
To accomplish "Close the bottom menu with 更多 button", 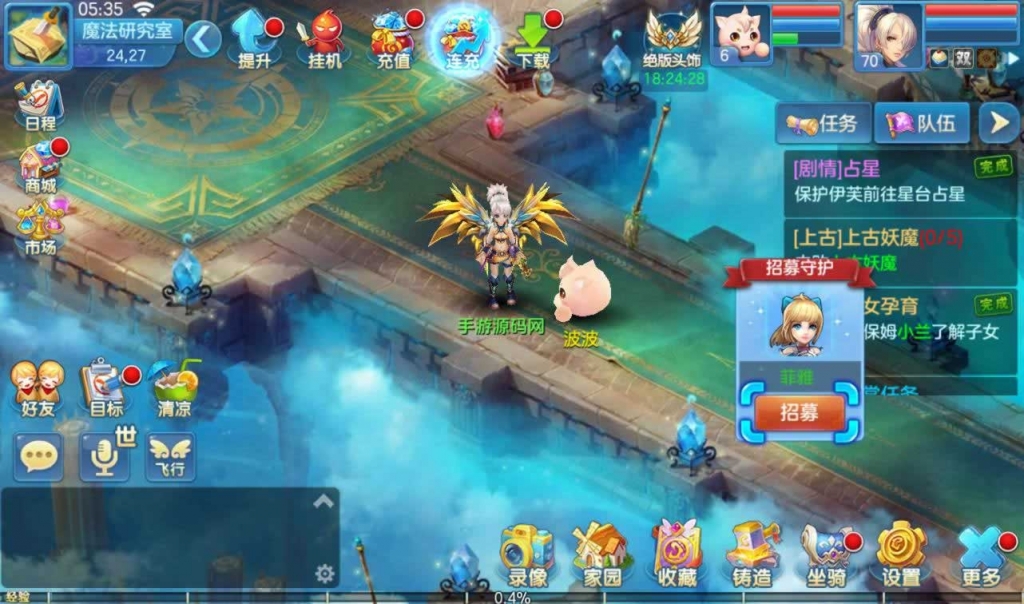I will click(x=981, y=555).
